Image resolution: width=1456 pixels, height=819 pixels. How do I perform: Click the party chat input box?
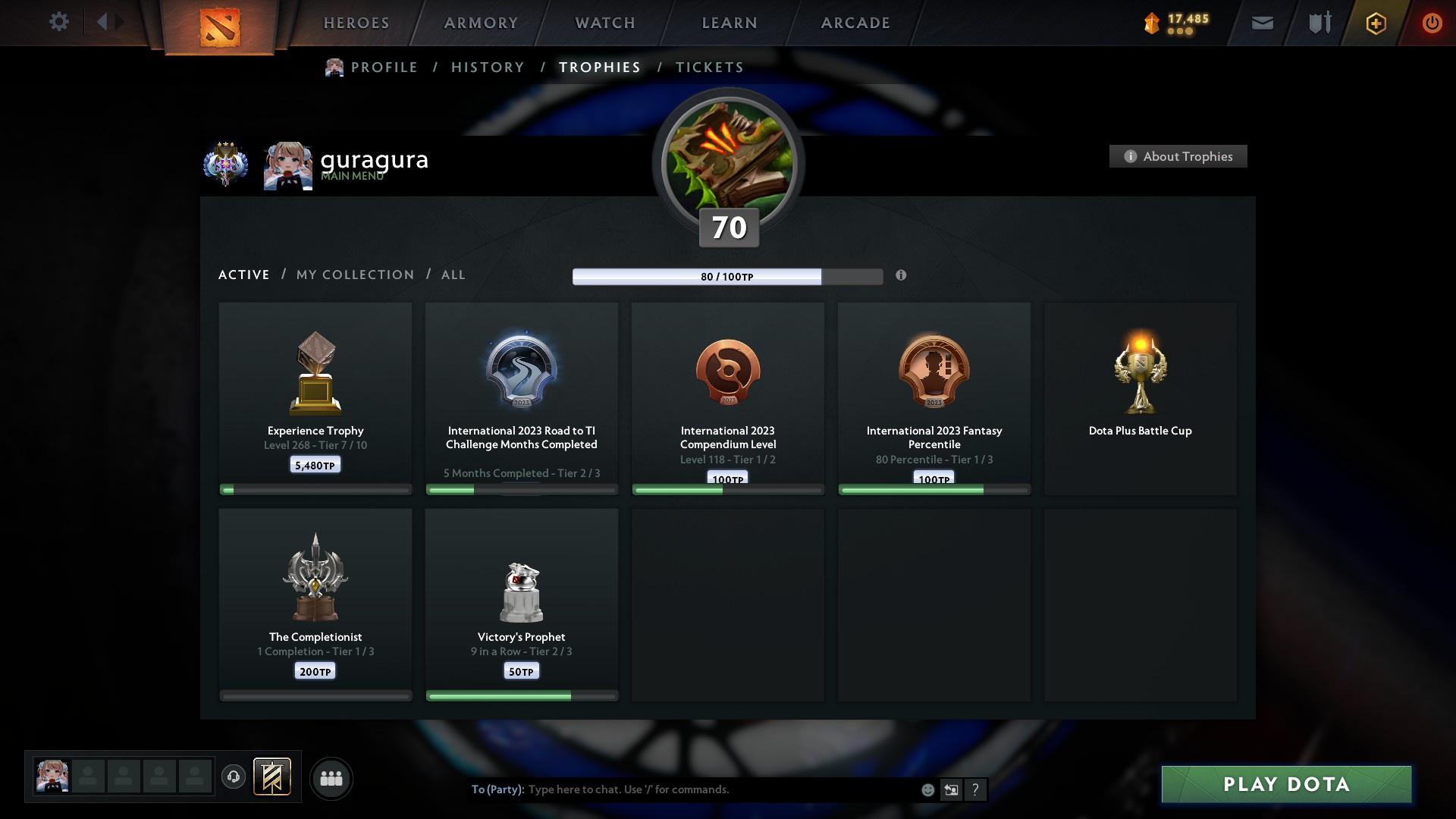[x=720, y=789]
